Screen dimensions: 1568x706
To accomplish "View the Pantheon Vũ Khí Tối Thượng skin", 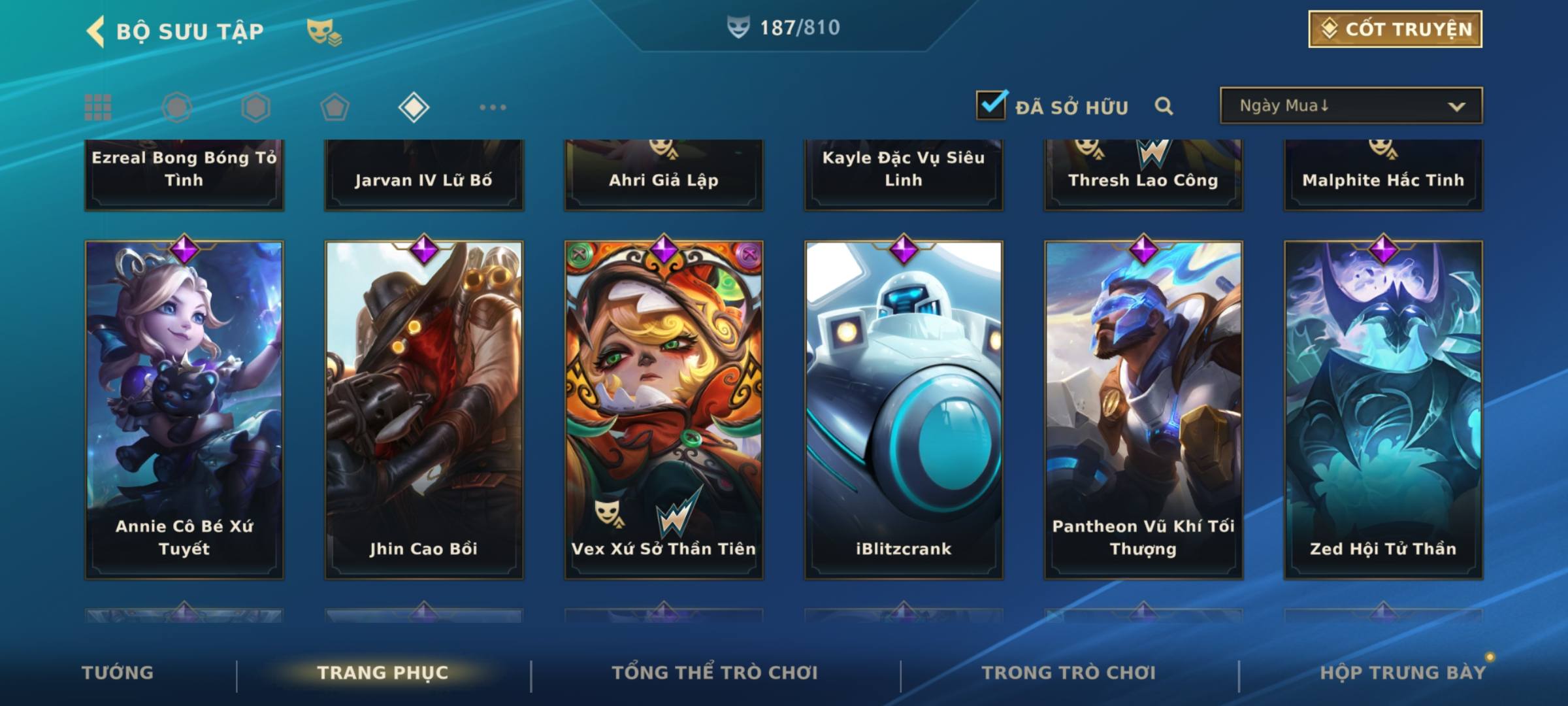I will point(1143,410).
